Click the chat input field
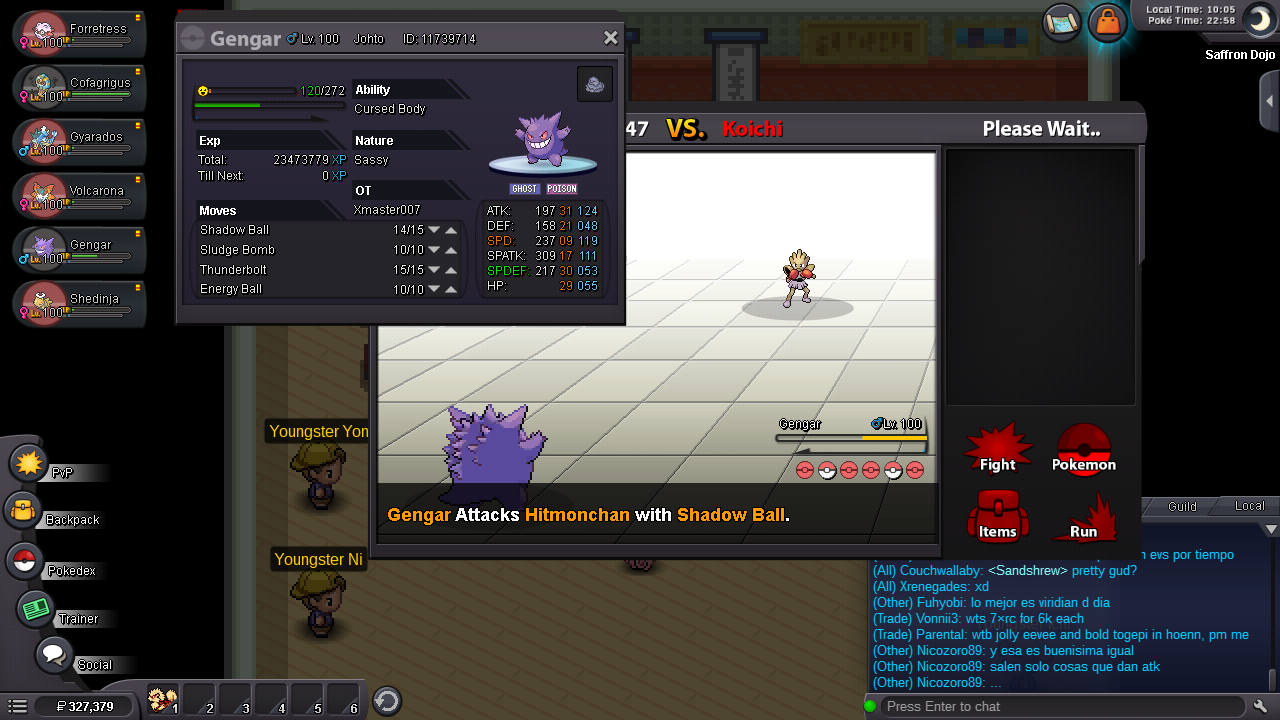The height and width of the screenshot is (720, 1280). [x=1060, y=706]
